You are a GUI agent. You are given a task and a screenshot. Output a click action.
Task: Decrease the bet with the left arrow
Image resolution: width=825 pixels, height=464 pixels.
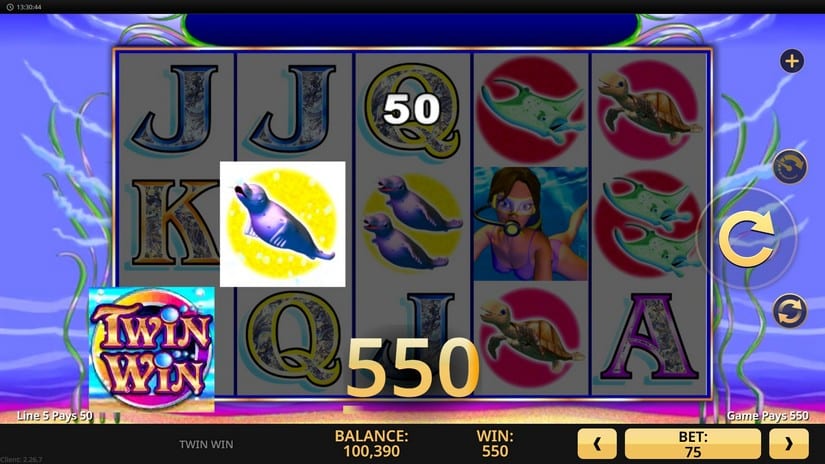pos(597,443)
